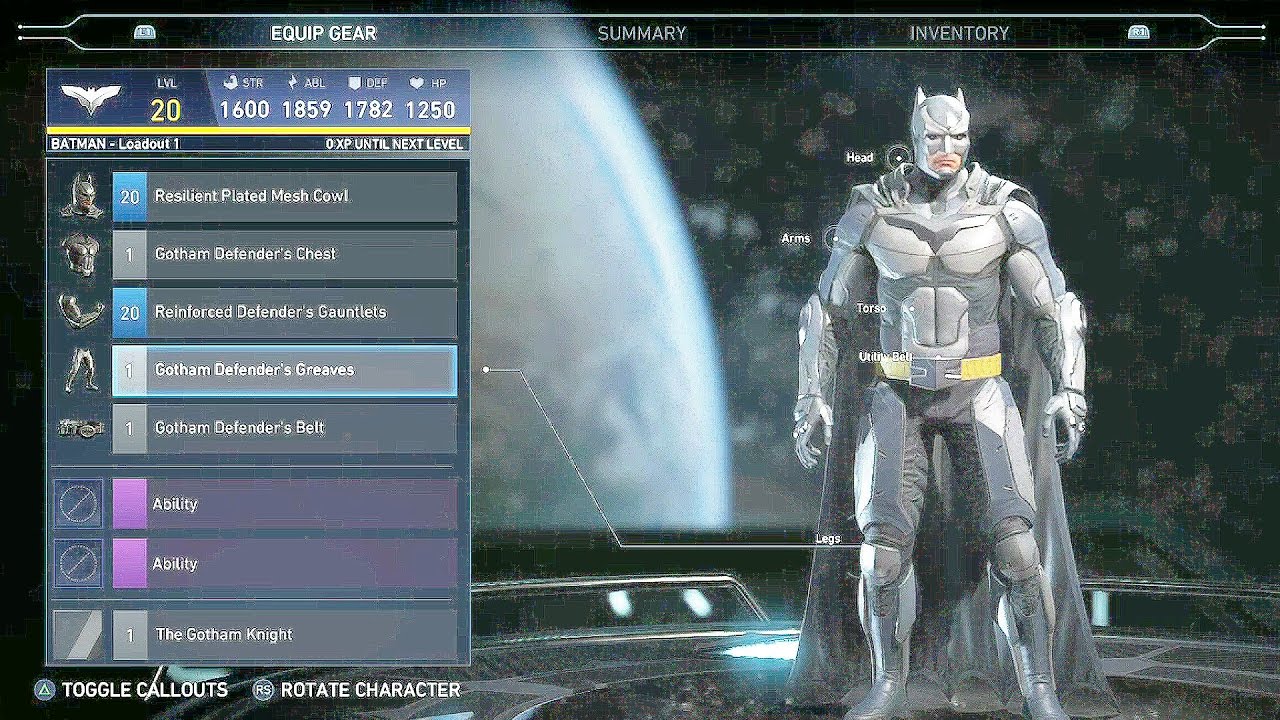Select Resilient Plated Mesh Cowl gear slot
This screenshot has width=1280, height=720.
285,196
